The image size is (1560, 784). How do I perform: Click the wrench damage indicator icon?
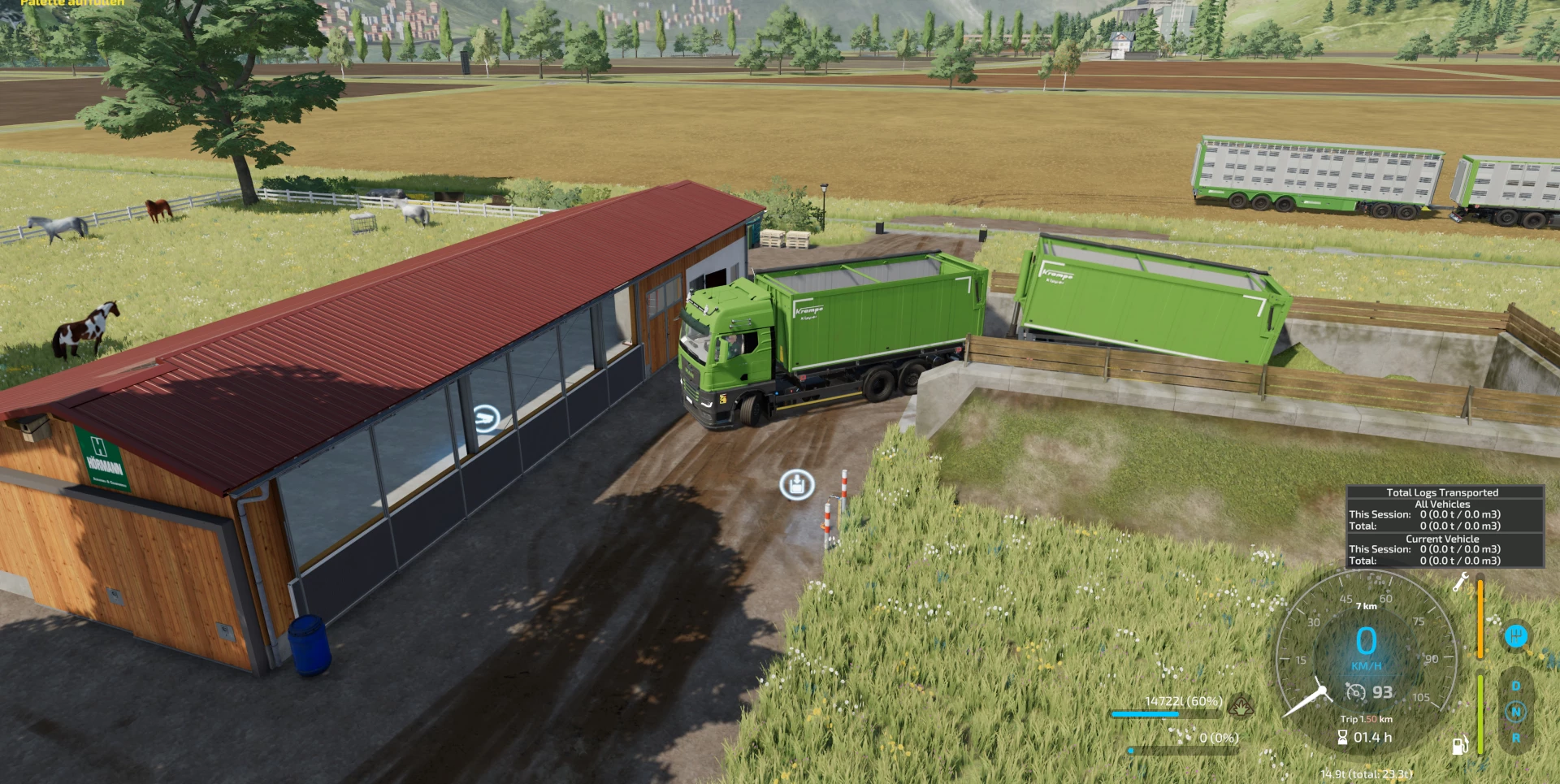1460,582
